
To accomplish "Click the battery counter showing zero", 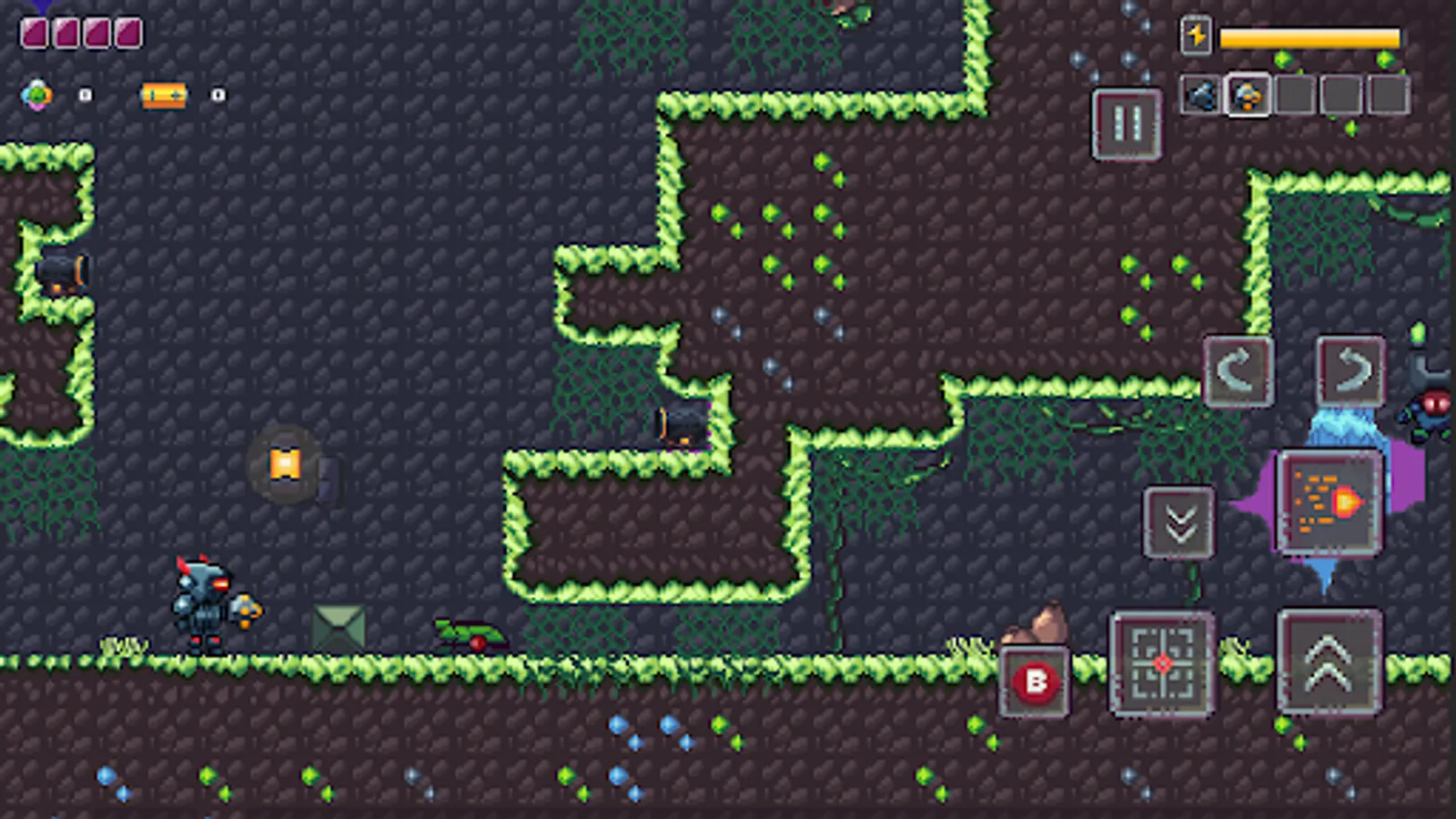I will pos(216,95).
